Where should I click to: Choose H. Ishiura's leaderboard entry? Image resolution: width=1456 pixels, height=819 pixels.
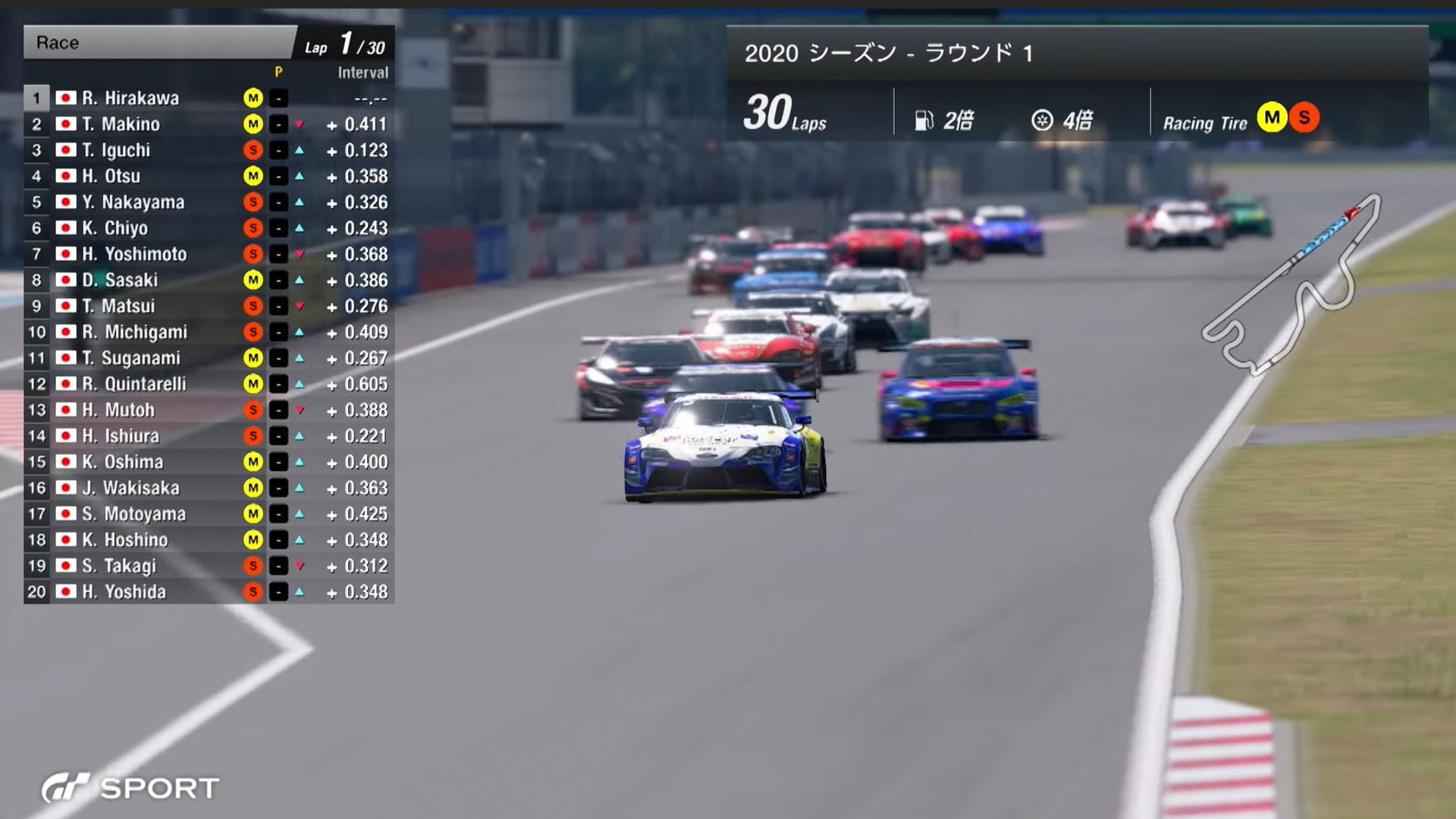point(121,436)
